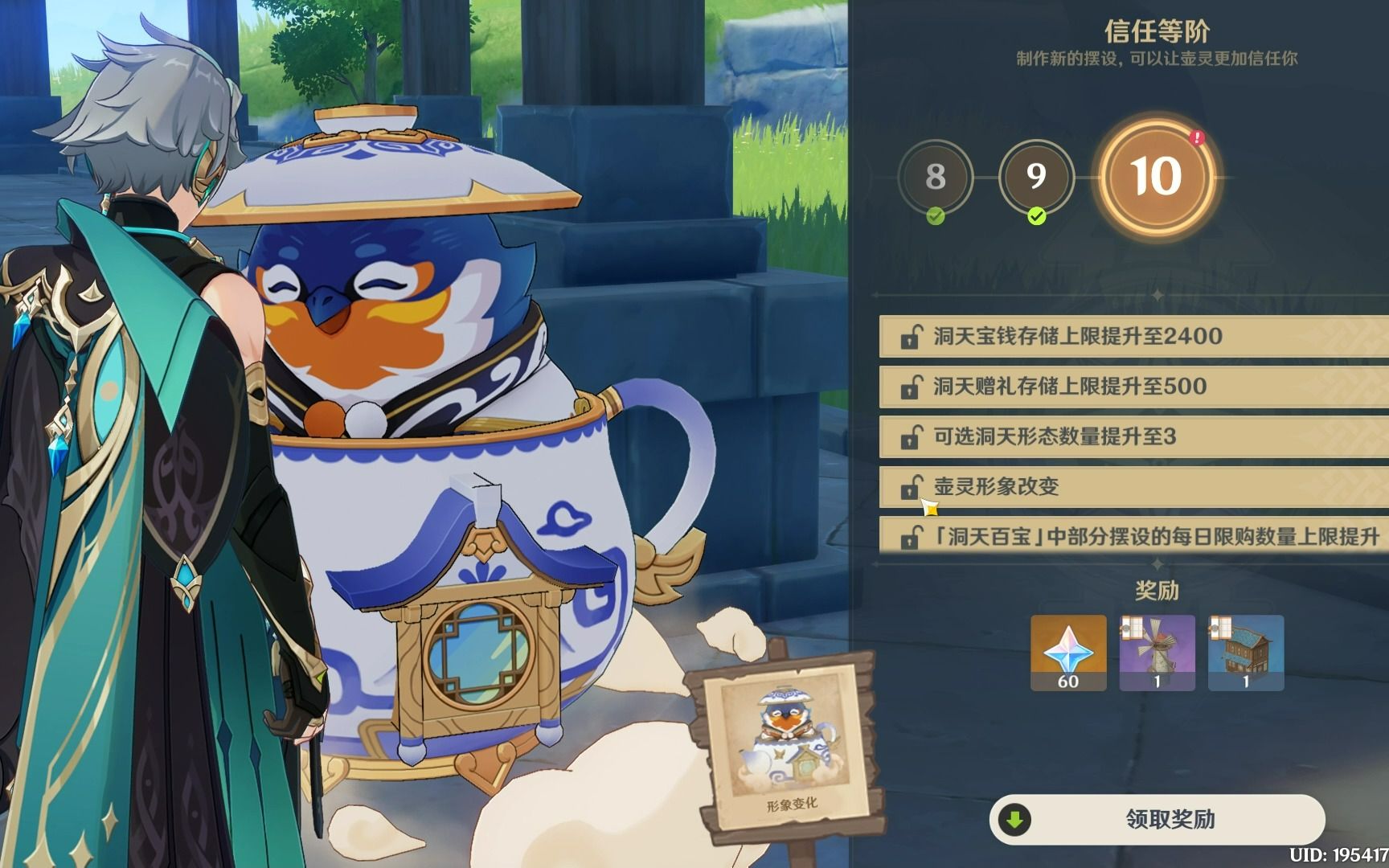Click the red exclamation badge on rank 10
Viewport: 1389px width, 868px height.
1195,138
